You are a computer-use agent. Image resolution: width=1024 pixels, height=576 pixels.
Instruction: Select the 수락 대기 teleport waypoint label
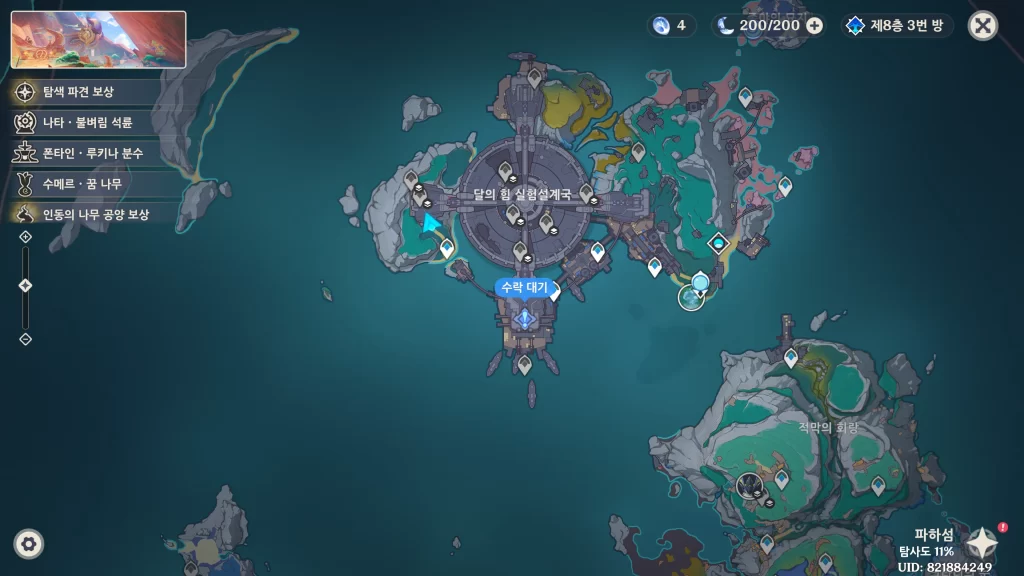click(524, 288)
